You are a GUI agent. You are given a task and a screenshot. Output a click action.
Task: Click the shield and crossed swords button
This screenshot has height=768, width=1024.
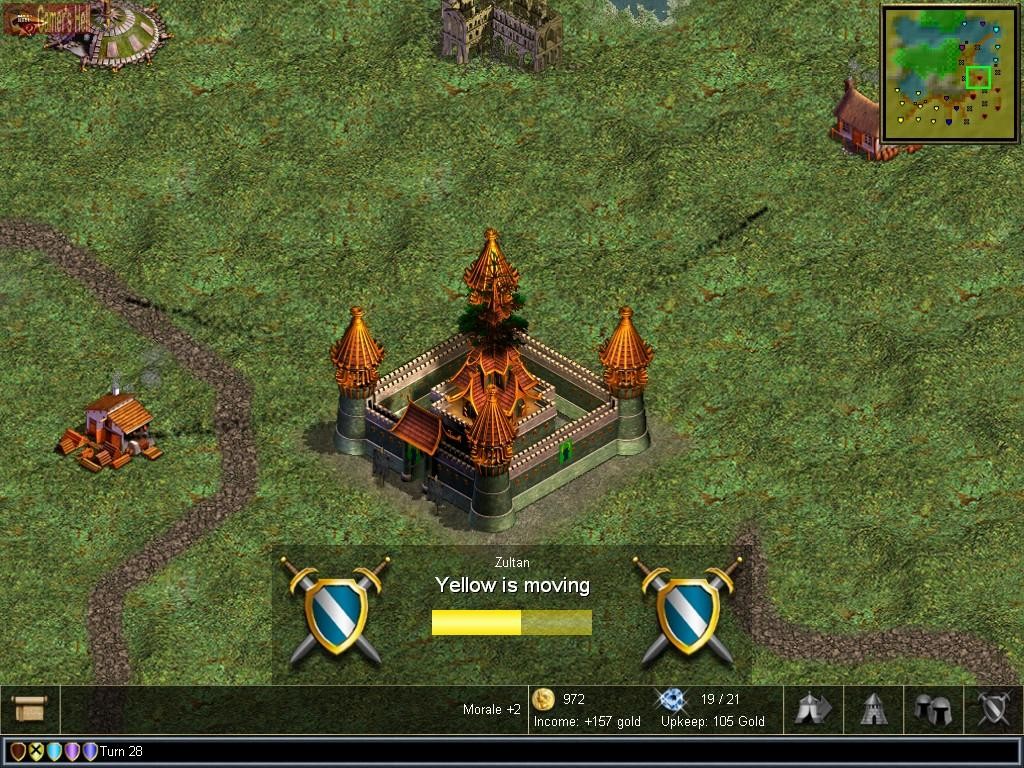993,709
